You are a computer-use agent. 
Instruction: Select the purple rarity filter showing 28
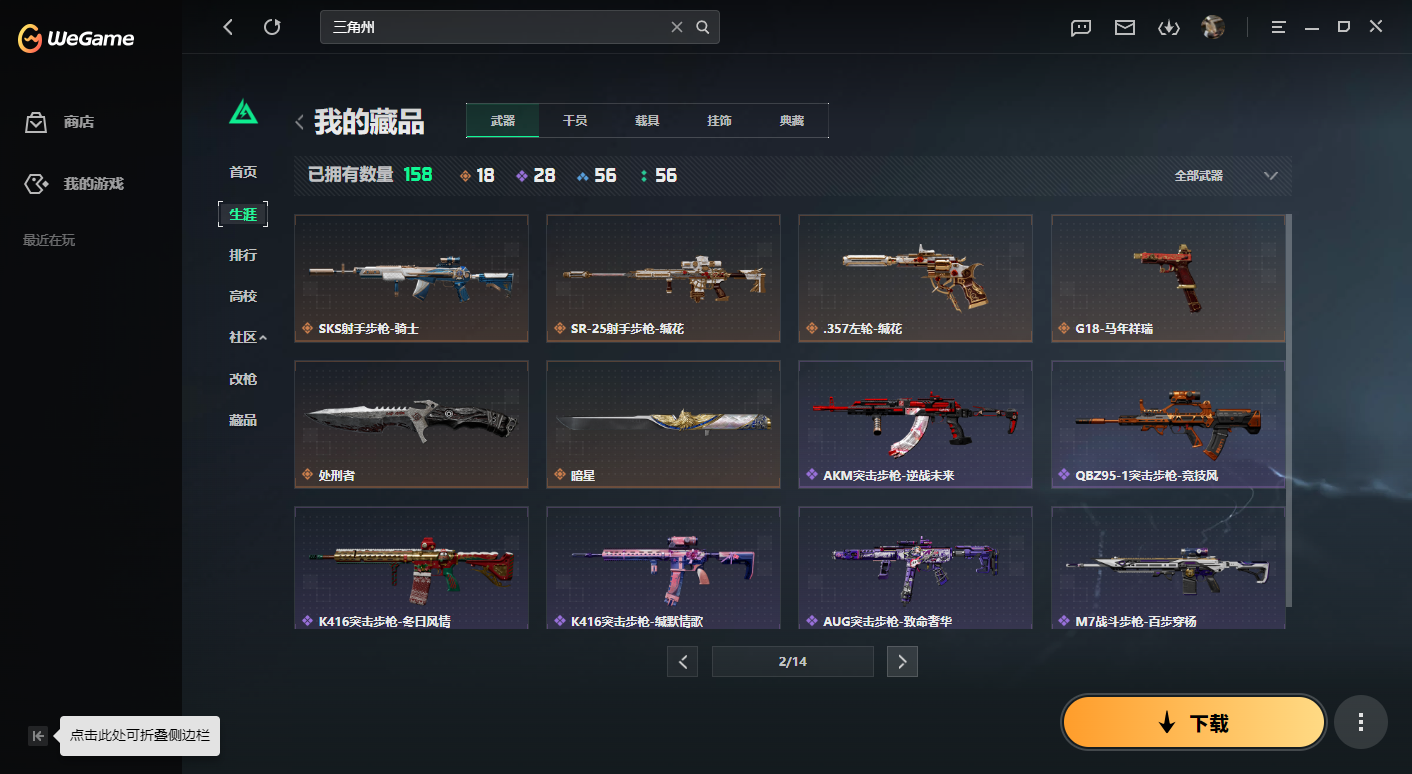(x=537, y=175)
